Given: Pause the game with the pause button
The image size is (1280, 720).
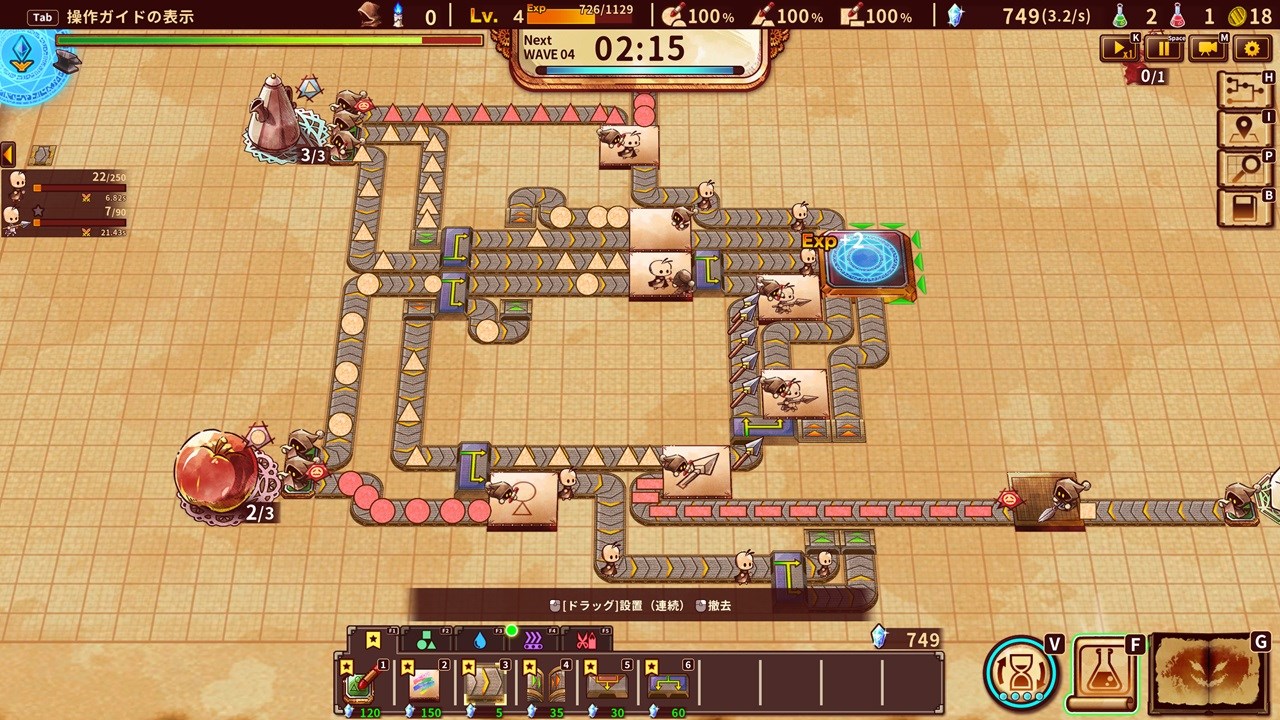Looking at the screenshot, I should click(1164, 48).
